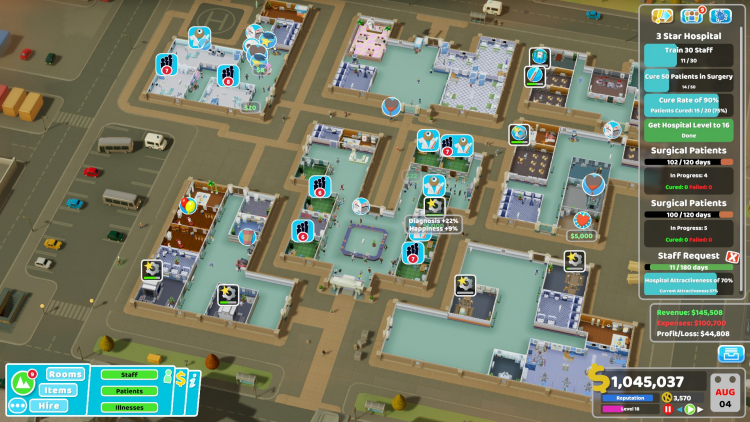
Task: Increase game speed with right arrow
Action: coord(700,409)
